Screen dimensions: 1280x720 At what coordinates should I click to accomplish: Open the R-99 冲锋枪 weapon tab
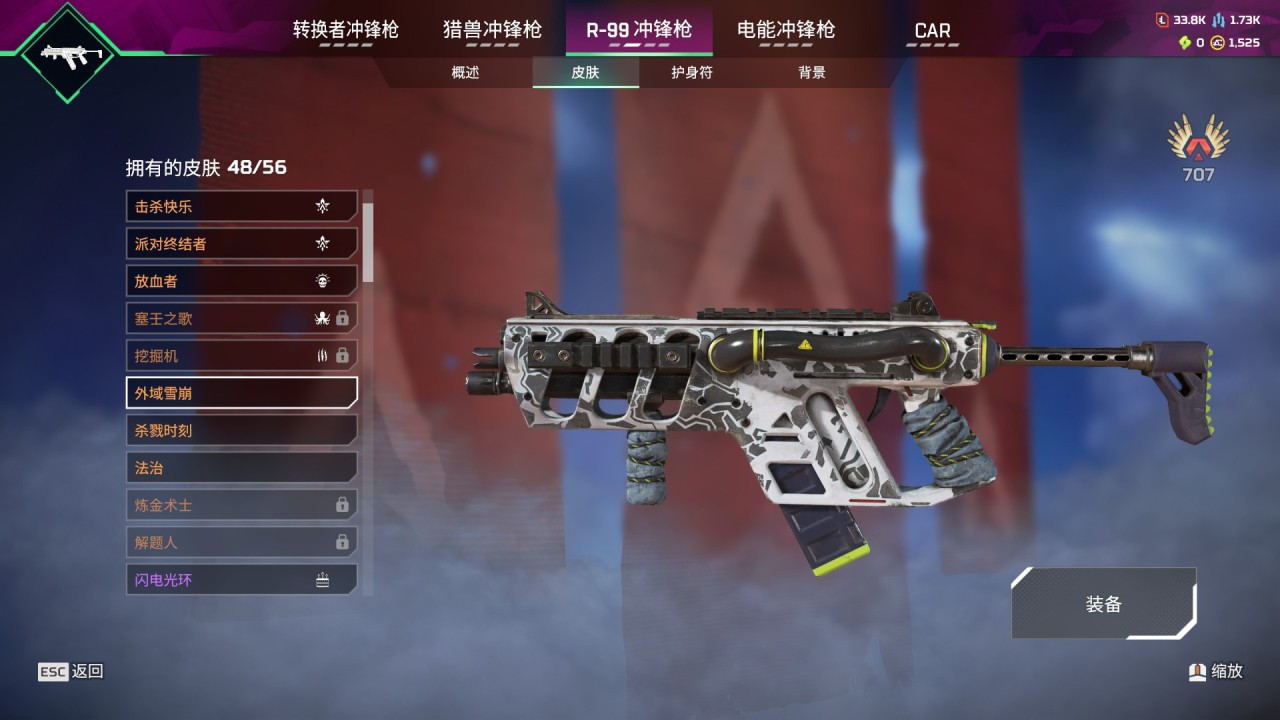tap(638, 30)
